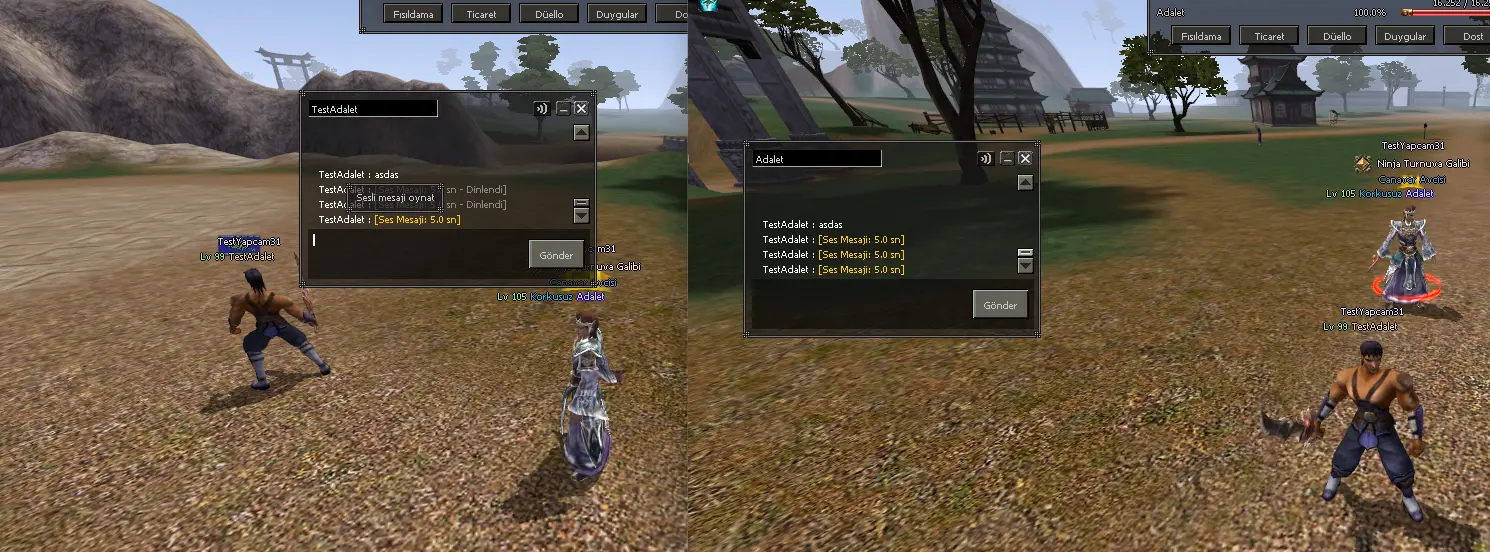Viewport: 1490px width, 552px height.
Task: Click the voice message icon in Adalet's window
Action: pos(986,158)
